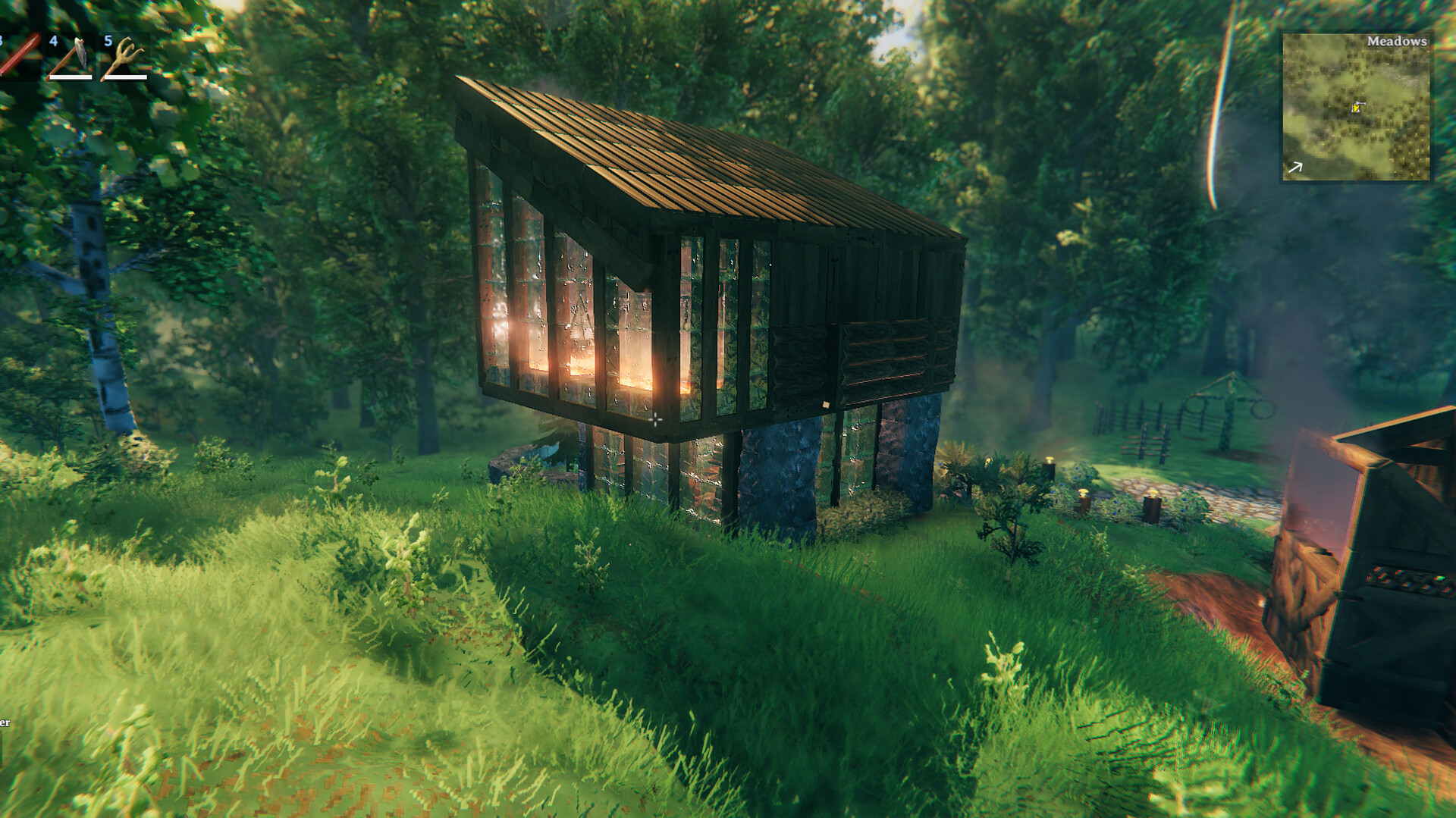
Task: Click the number 4 label on the hotbar
Action: [53, 42]
